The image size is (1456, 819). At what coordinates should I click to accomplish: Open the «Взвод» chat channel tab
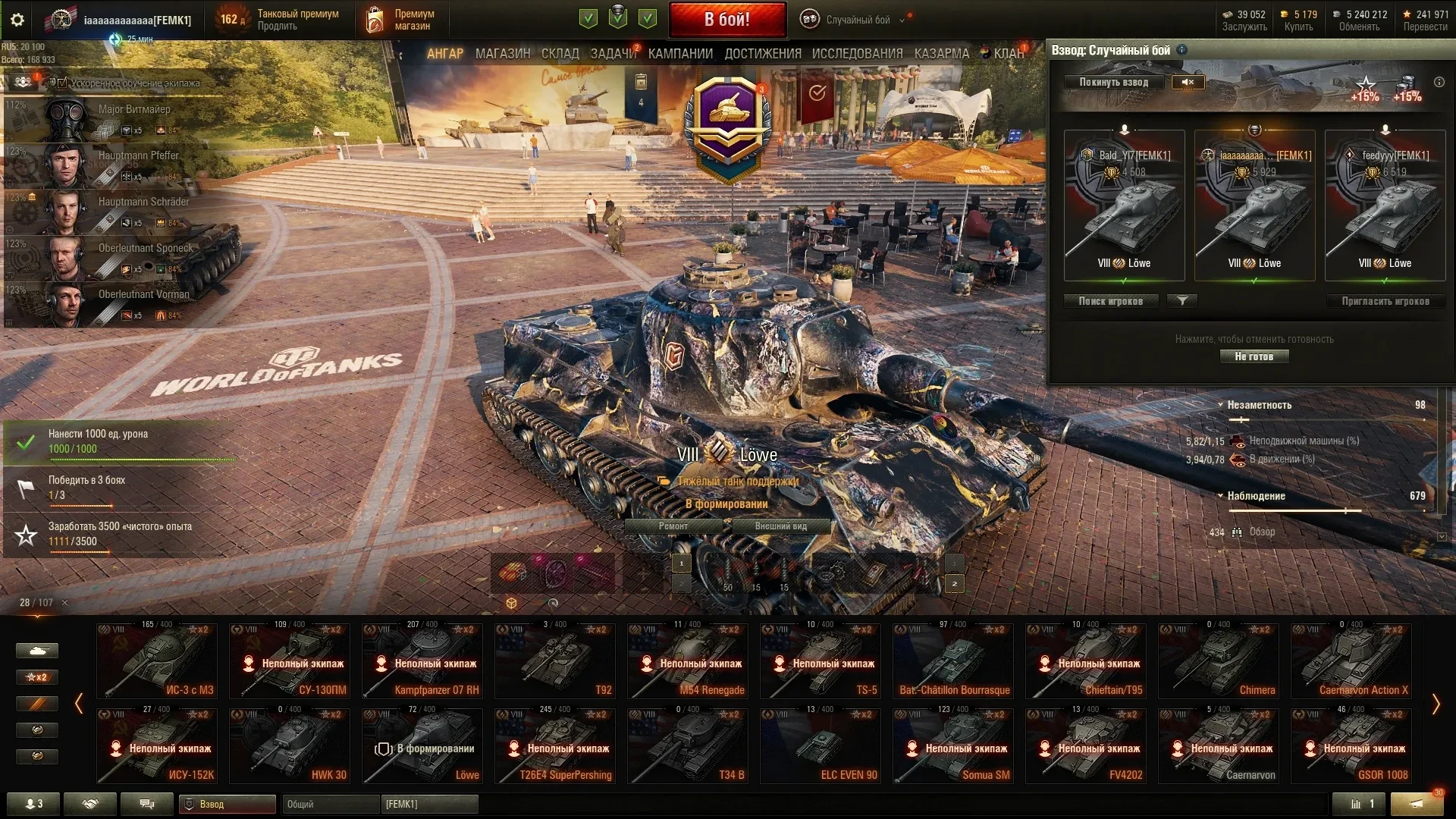[227, 804]
